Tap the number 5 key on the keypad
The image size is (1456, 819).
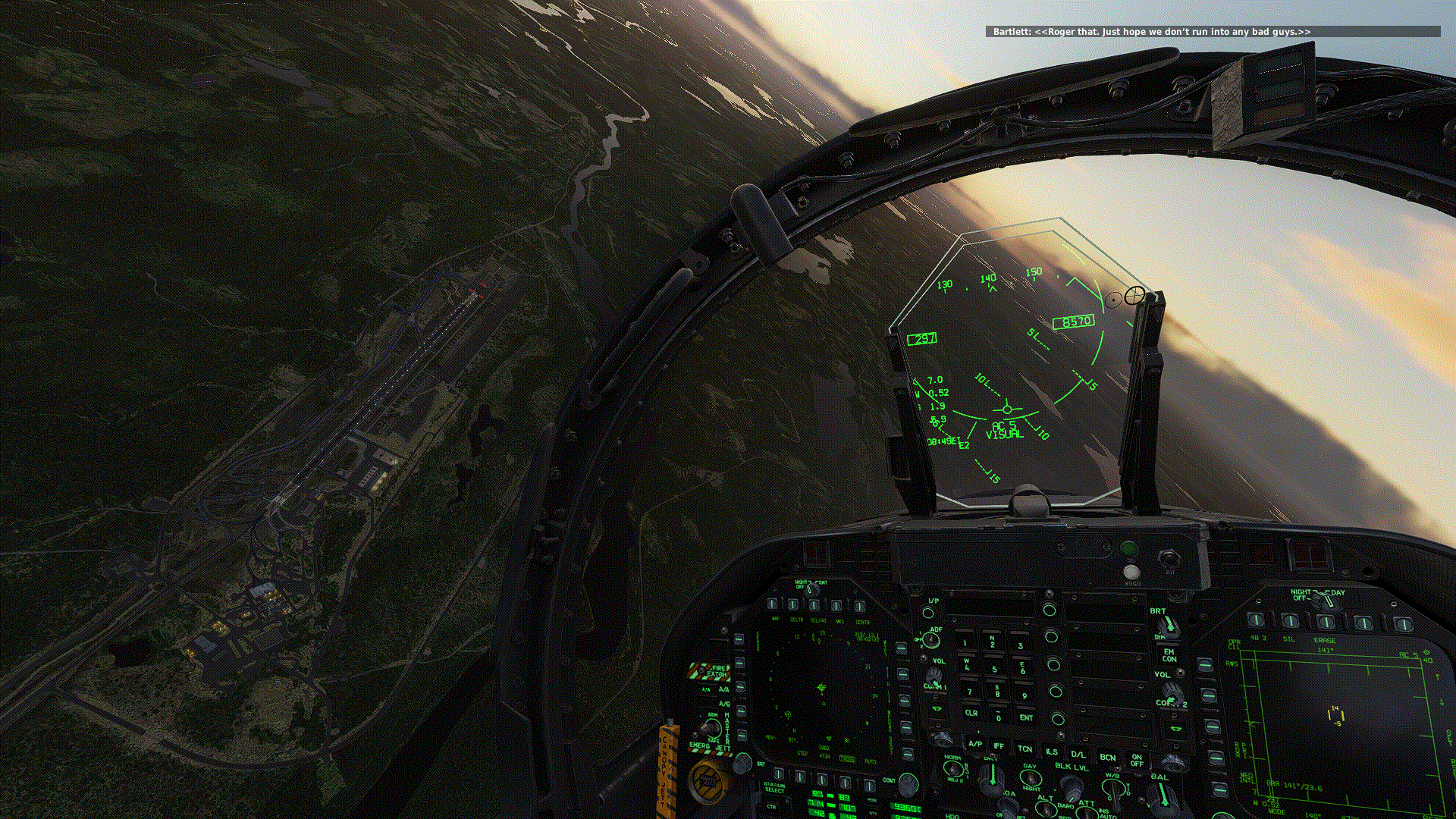click(994, 669)
